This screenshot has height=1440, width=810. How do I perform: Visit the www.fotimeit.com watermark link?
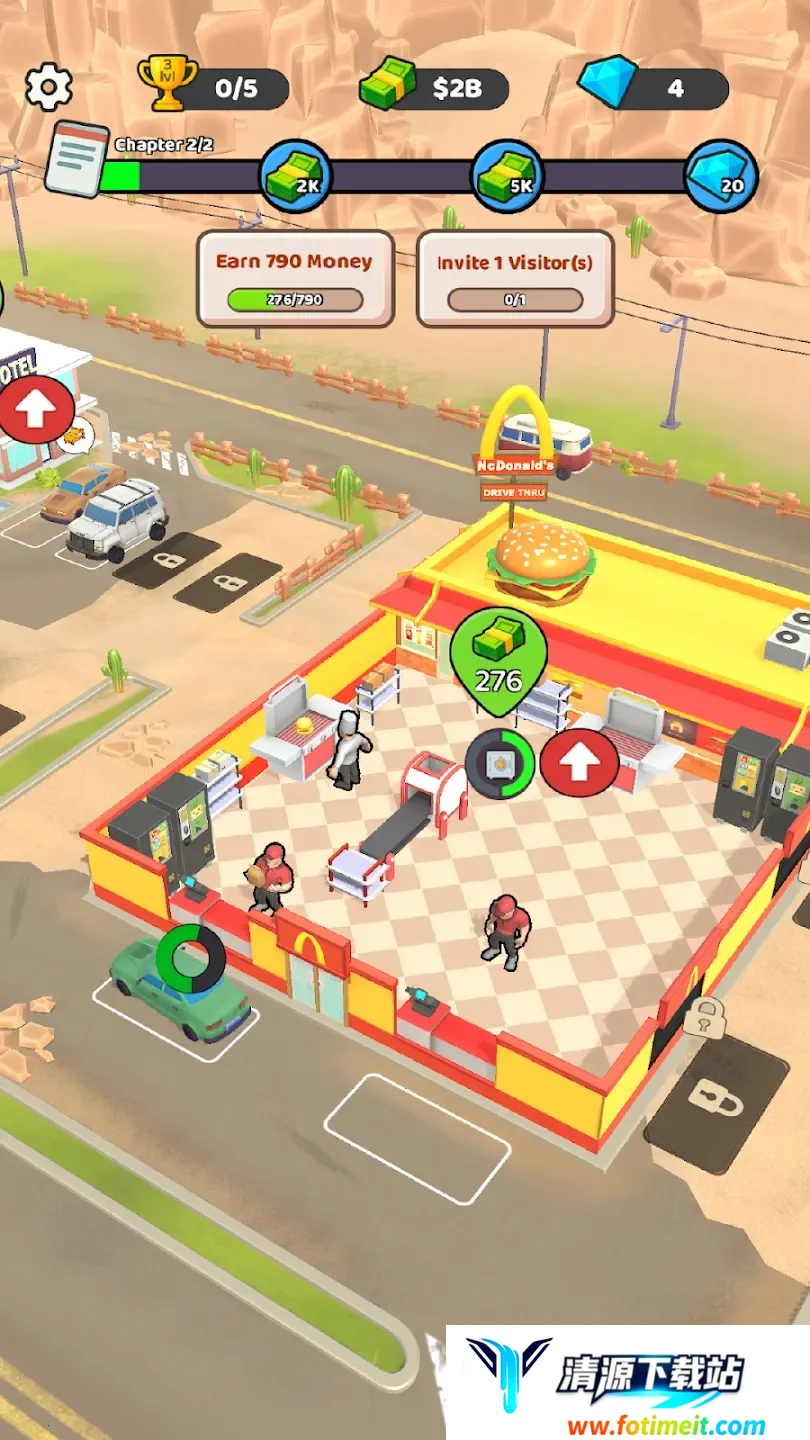[665, 1425]
